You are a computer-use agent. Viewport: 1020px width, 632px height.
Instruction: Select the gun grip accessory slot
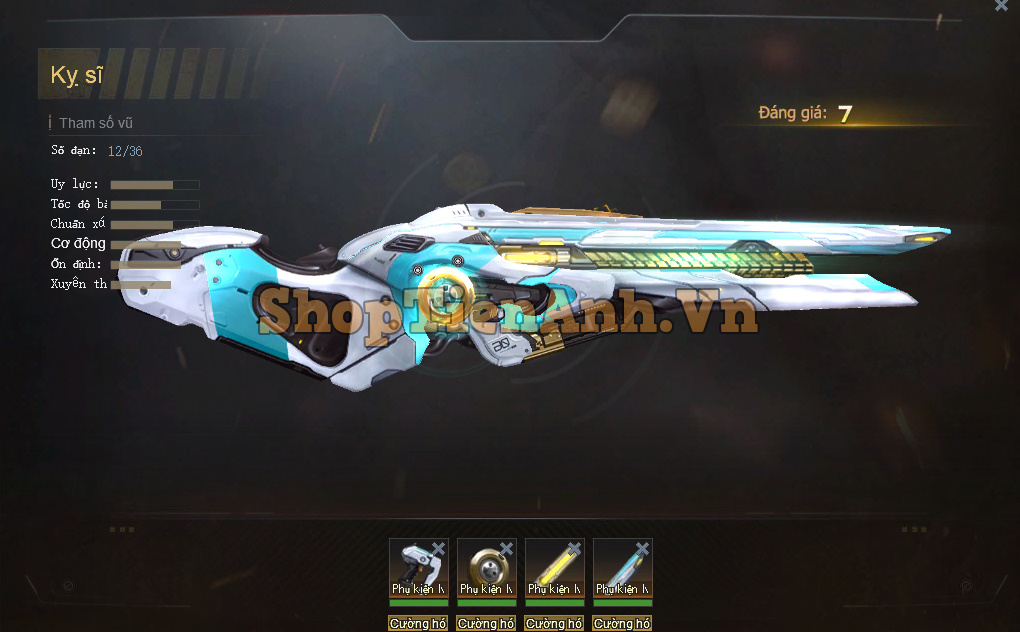pos(416,567)
